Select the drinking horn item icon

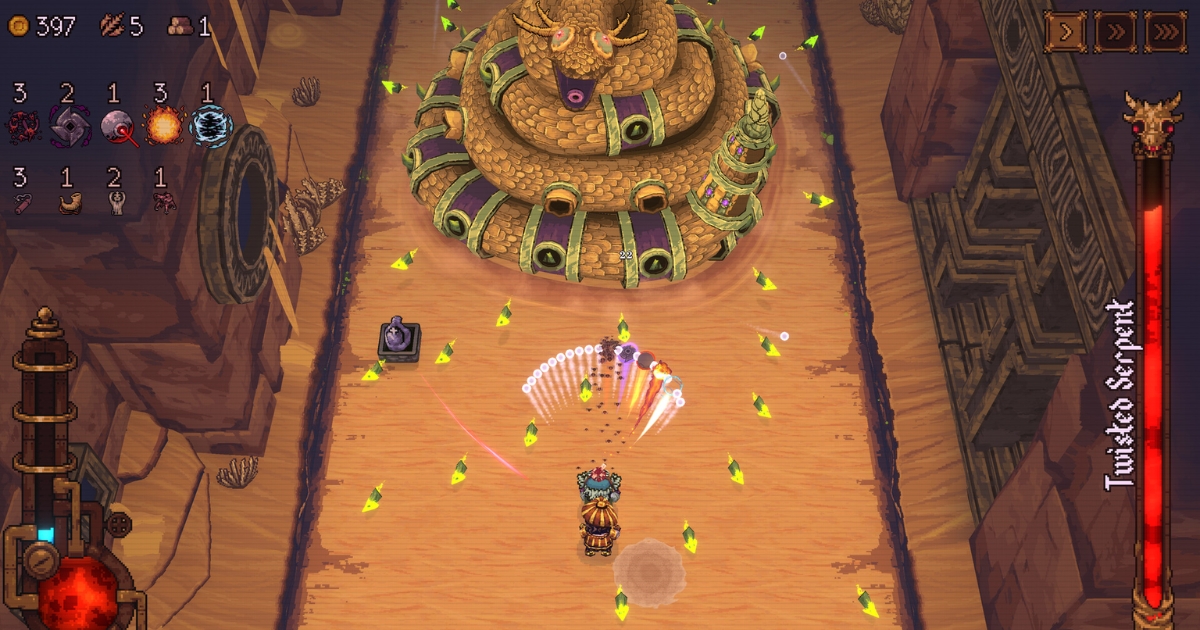[x=69, y=202]
